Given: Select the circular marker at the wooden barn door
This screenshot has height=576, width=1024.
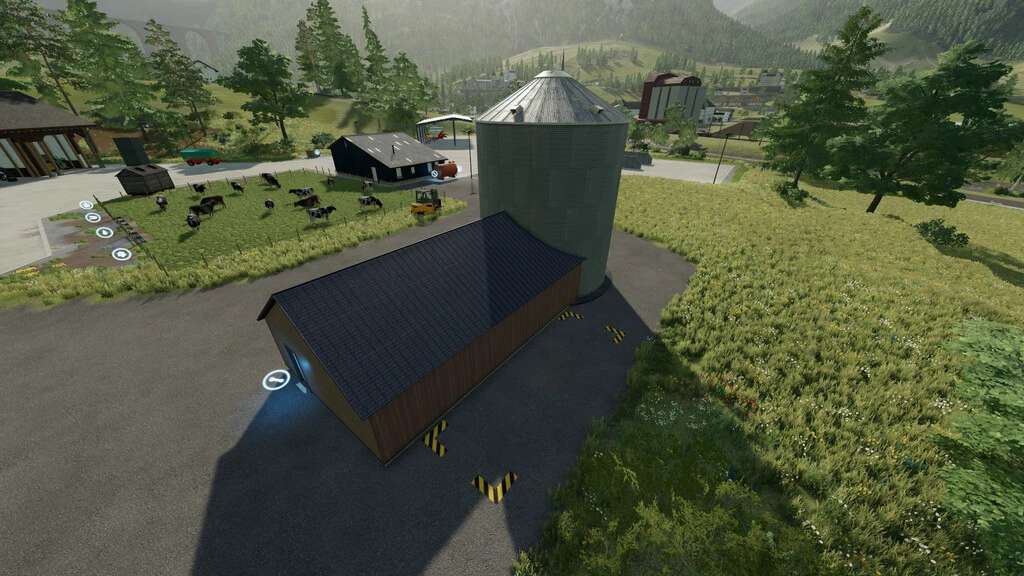Looking at the screenshot, I should point(275,380).
